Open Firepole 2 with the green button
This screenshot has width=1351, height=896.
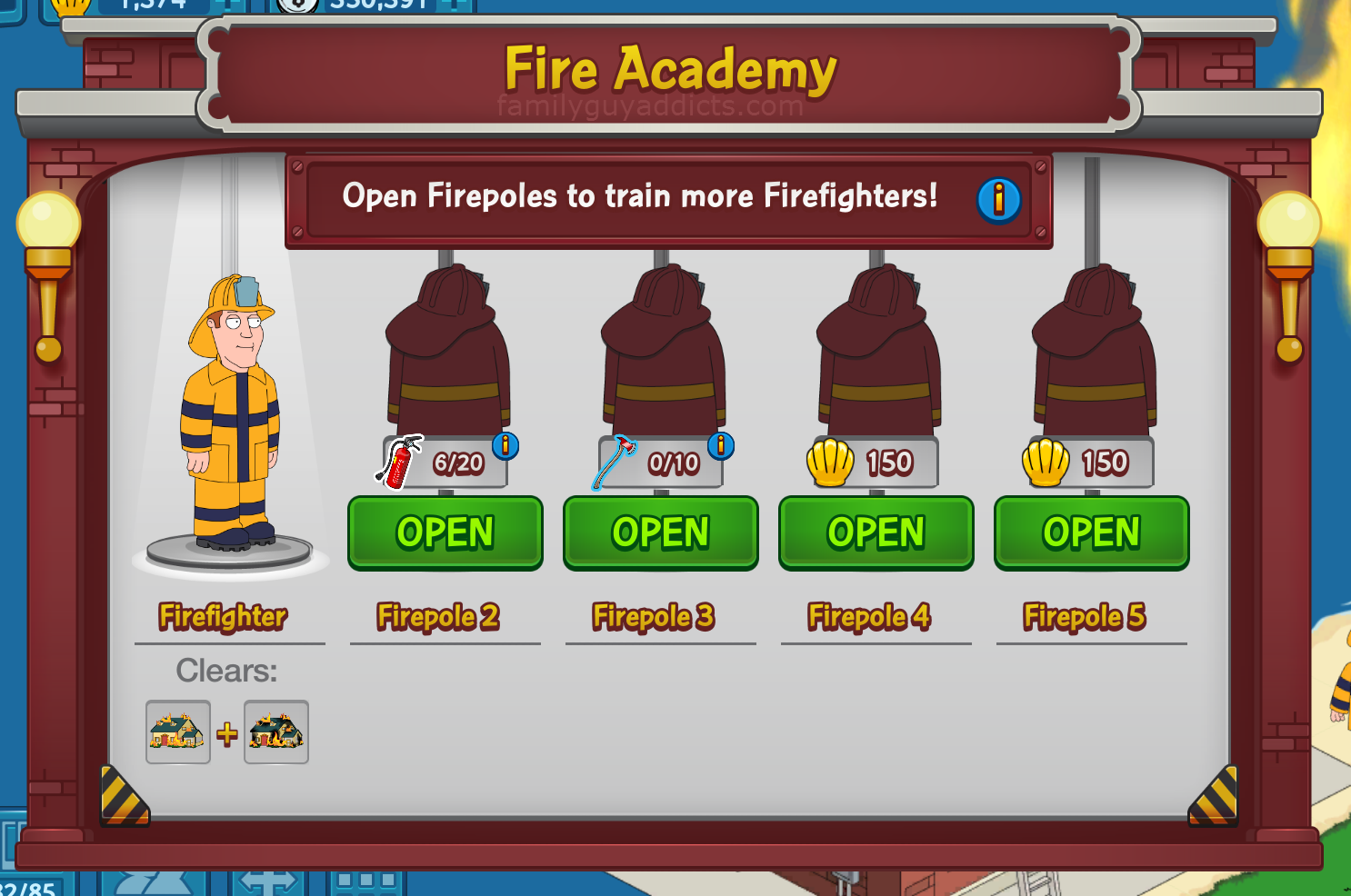[445, 533]
